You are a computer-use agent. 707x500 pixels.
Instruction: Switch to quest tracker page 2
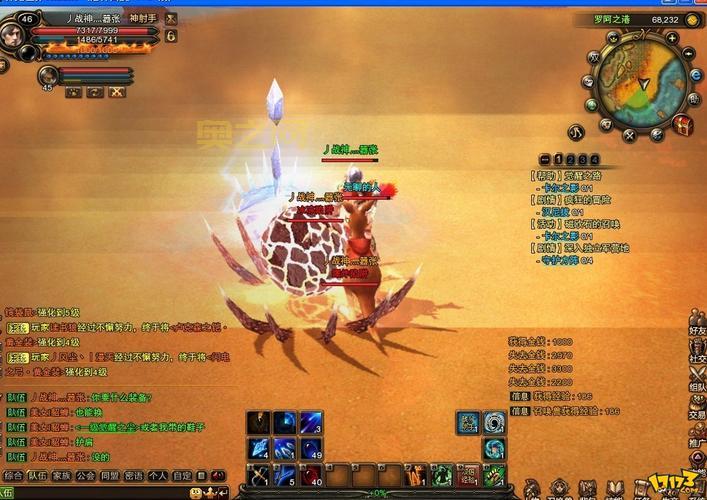[x=570, y=159]
